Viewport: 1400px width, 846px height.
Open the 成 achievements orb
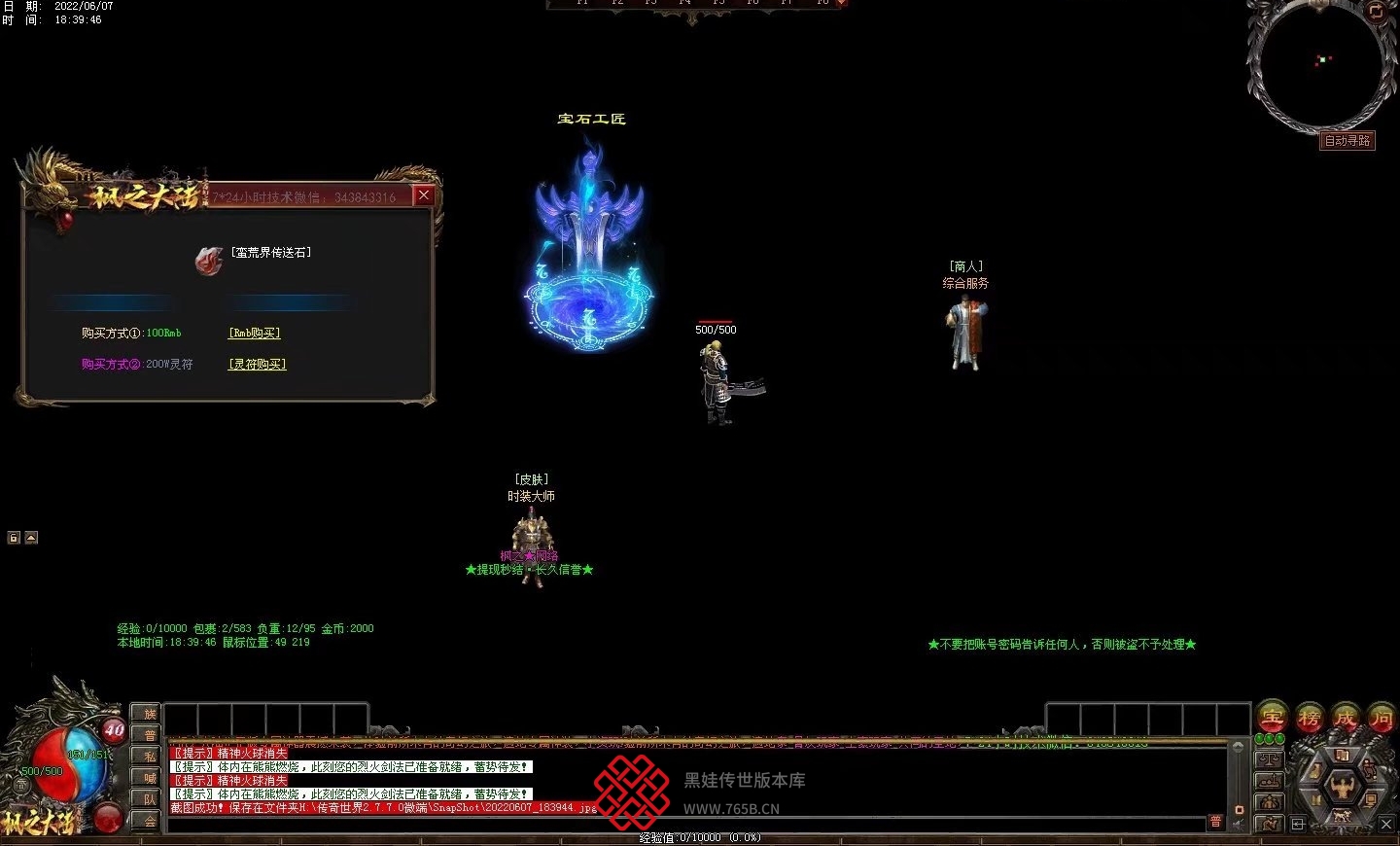click(1346, 719)
